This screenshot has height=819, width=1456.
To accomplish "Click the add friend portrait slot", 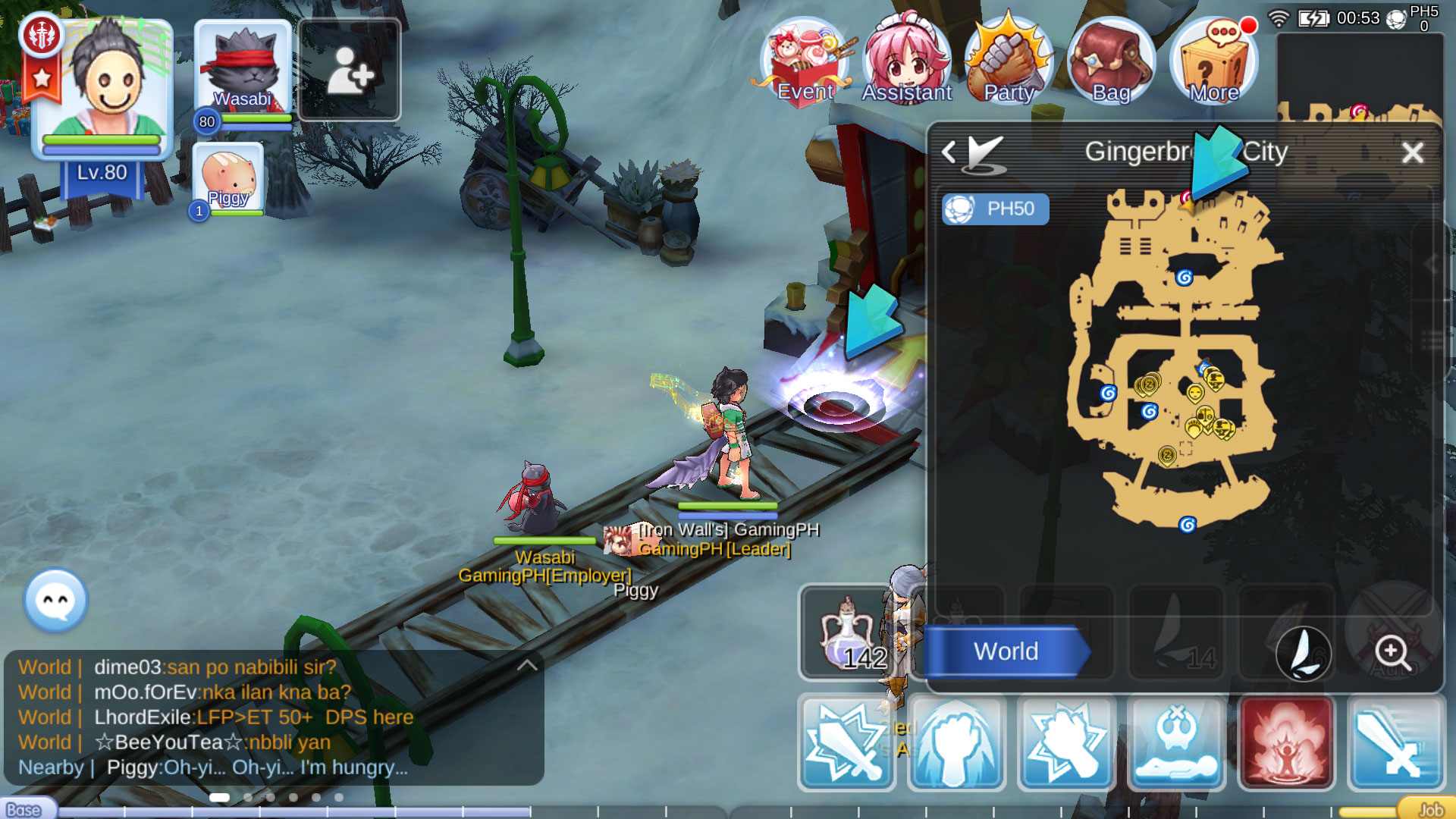I will pos(351,70).
